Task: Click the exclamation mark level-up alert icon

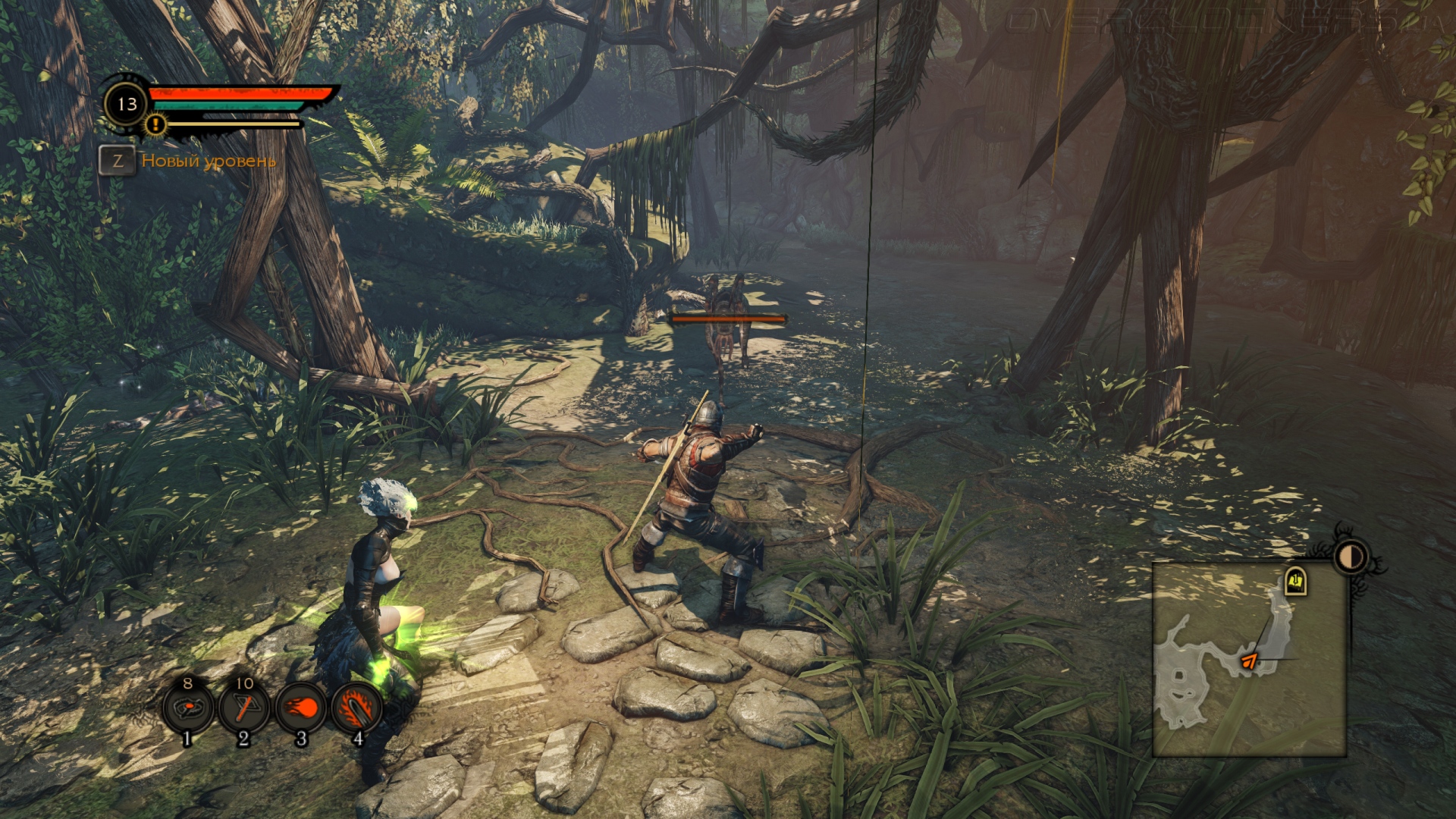Action: click(155, 124)
